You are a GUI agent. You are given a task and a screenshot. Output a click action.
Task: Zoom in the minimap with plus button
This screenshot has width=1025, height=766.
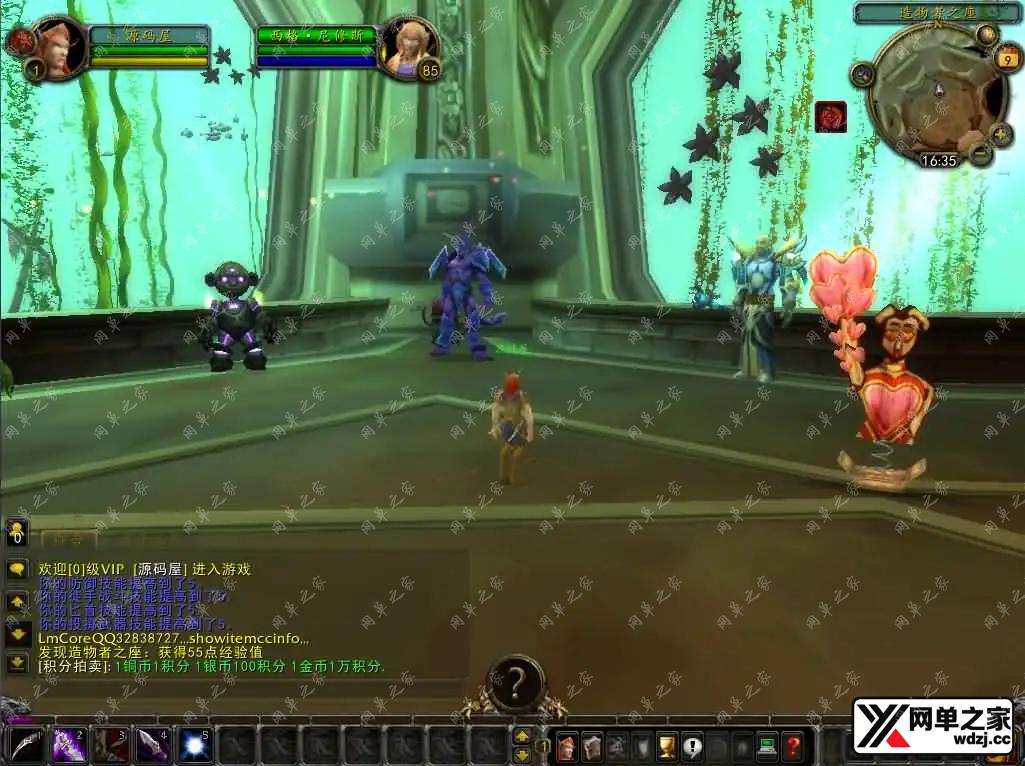(1001, 134)
